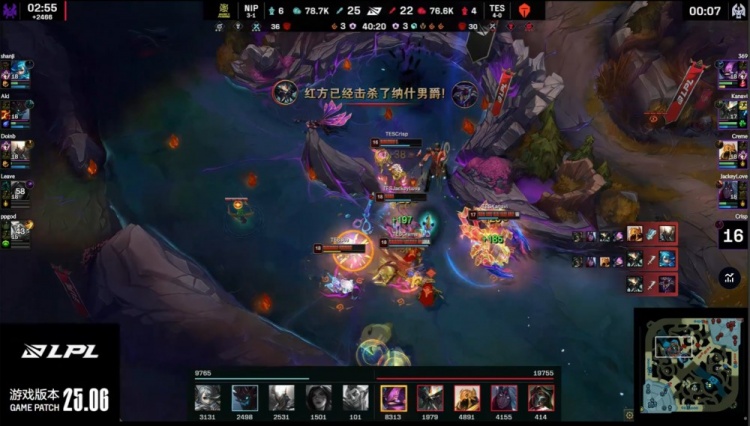Select Doinb's player portrait
750x426 pixels.
[20, 151]
